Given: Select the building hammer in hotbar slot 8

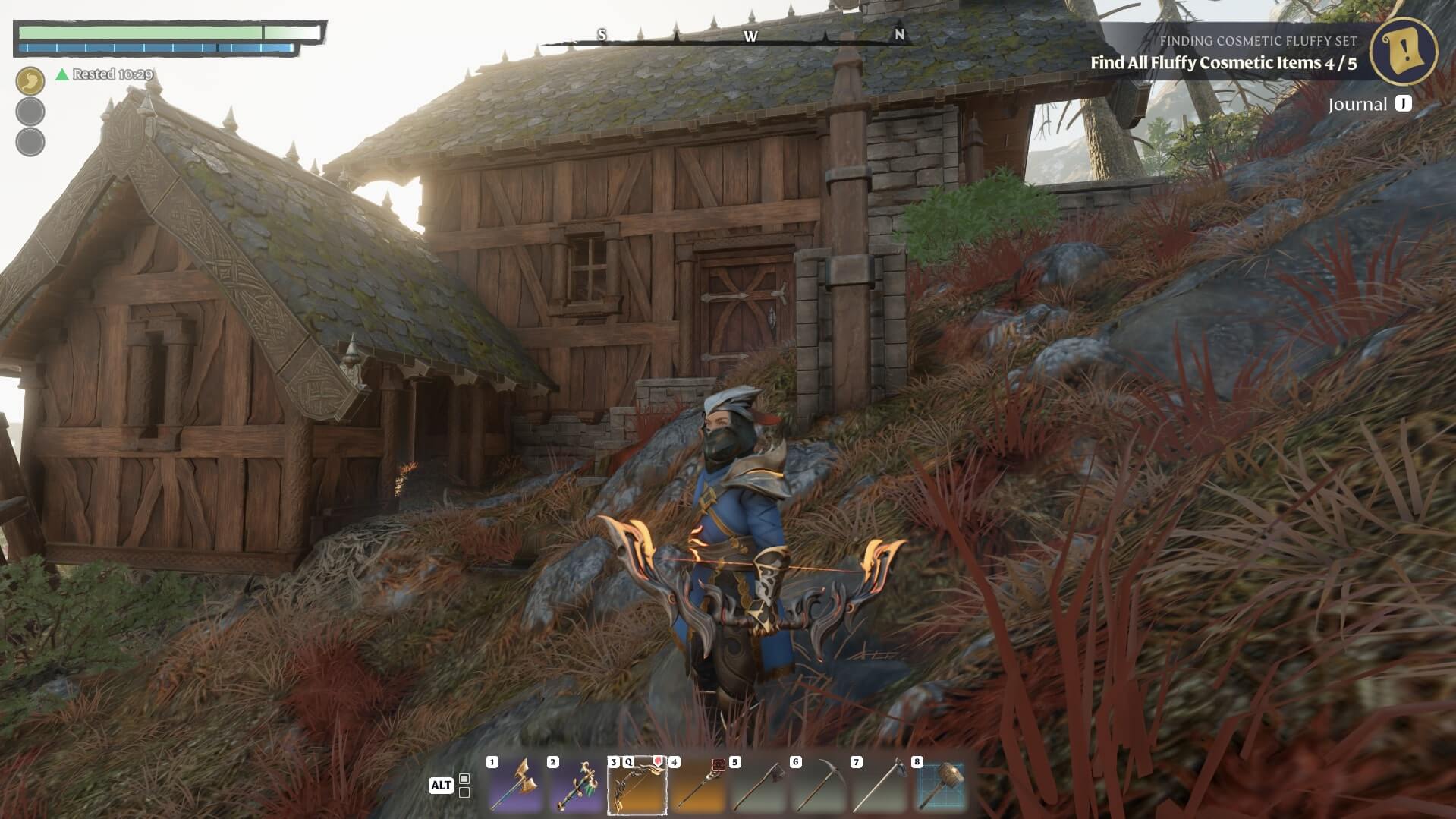Looking at the screenshot, I should pos(941,785).
